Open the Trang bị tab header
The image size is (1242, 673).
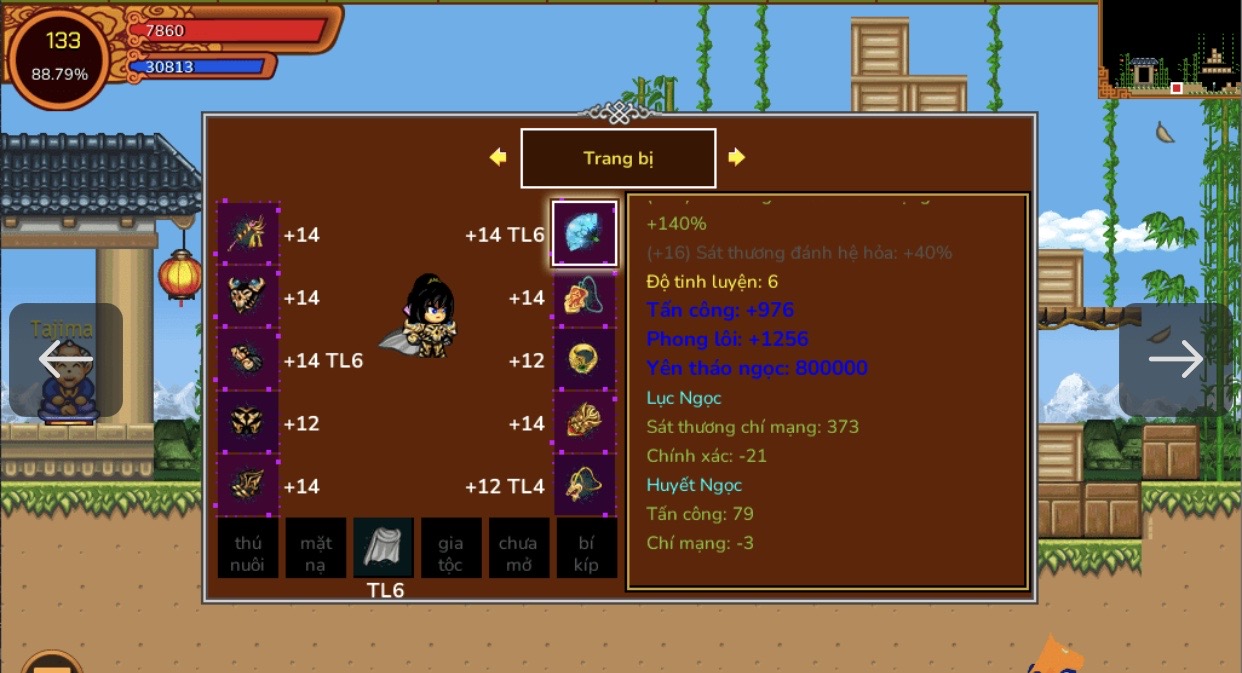click(x=618, y=158)
